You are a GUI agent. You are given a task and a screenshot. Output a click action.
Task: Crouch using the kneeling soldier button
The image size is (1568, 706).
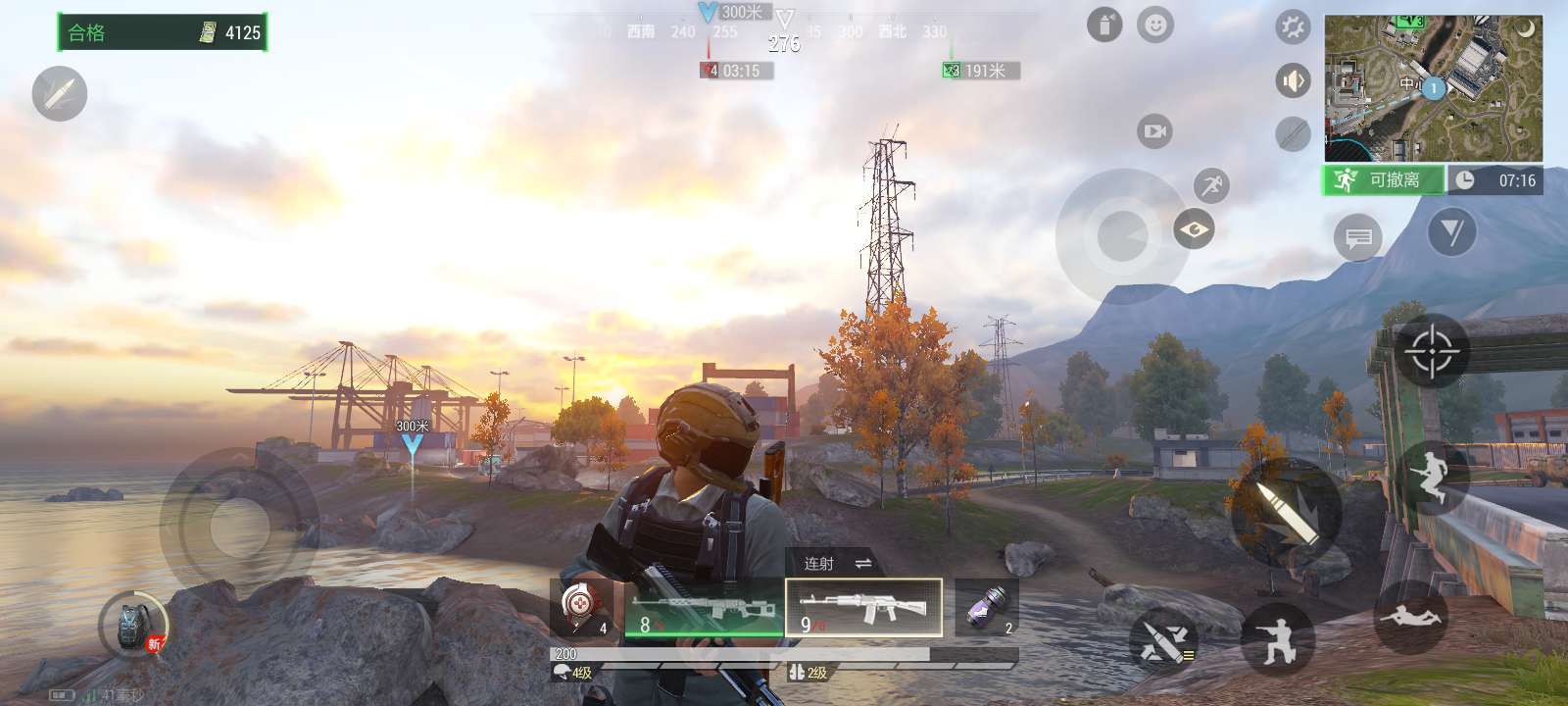coord(1277,638)
